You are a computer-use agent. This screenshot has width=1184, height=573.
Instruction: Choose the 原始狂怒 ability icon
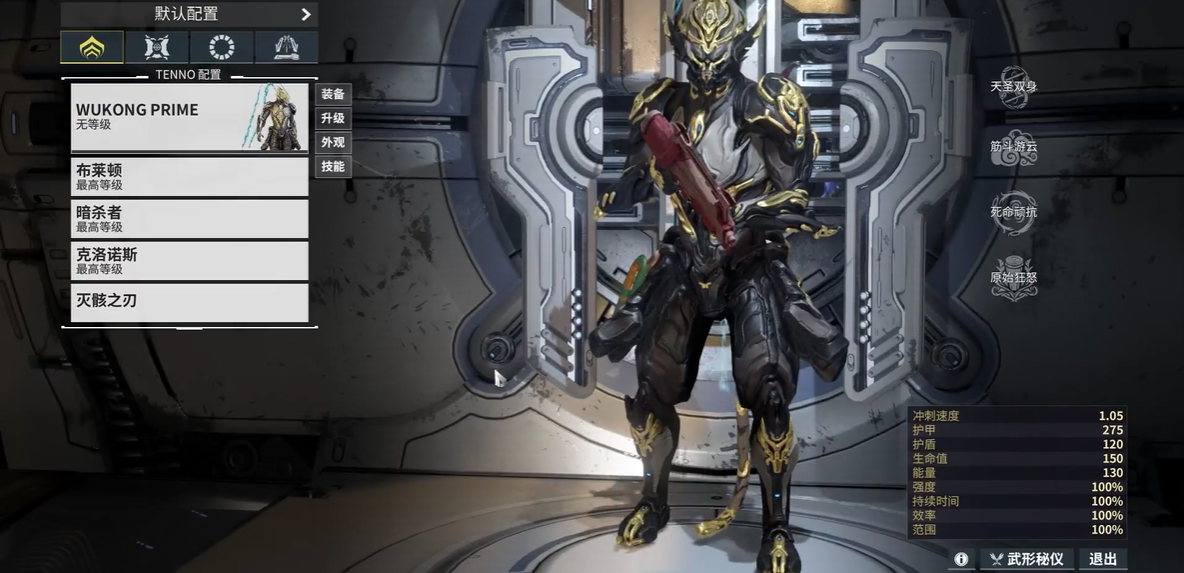pyautogui.click(x=1013, y=278)
